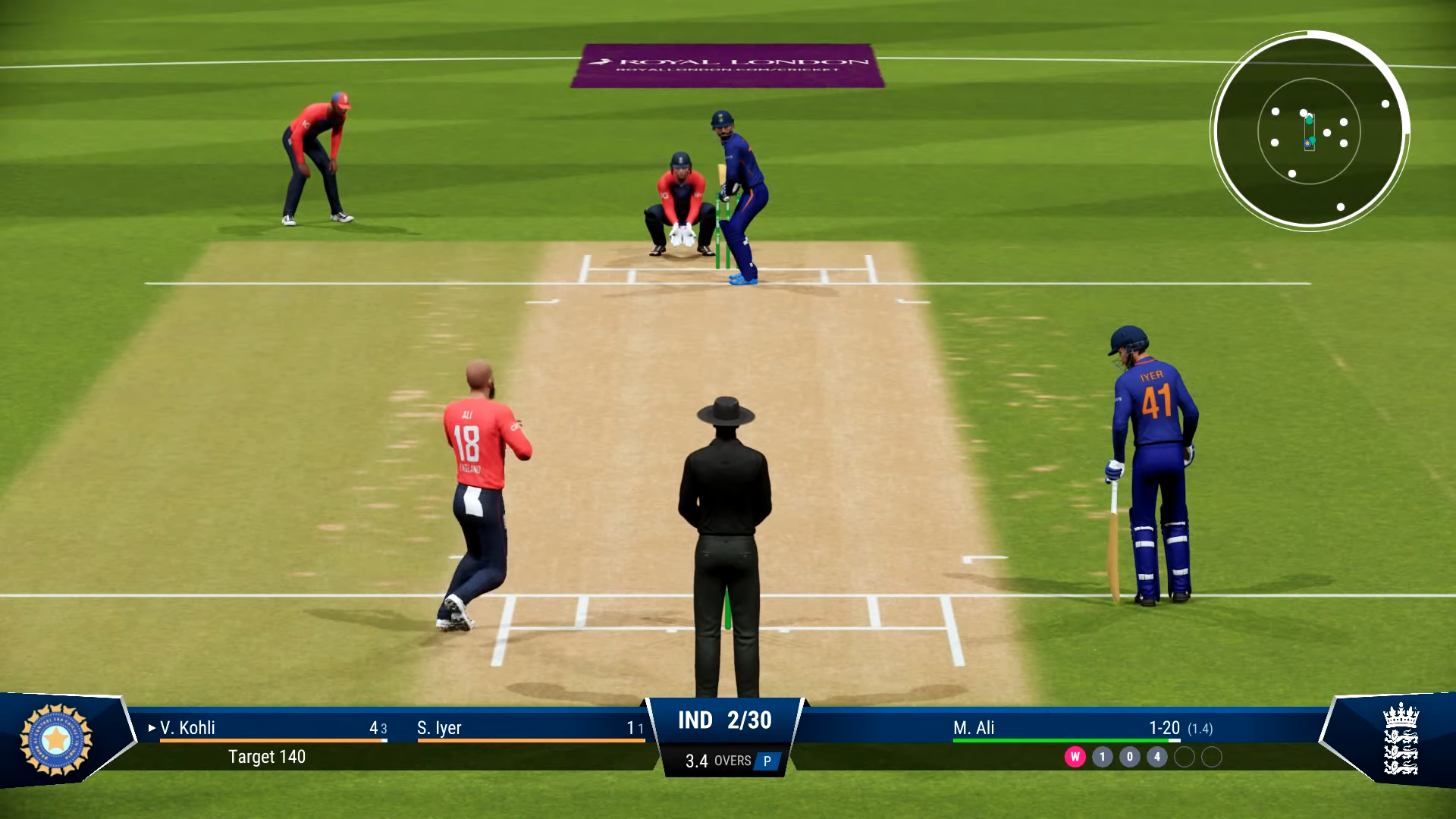The image size is (1456, 819).
Task: Select the green 4 runs ball icon
Action: point(1156,755)
